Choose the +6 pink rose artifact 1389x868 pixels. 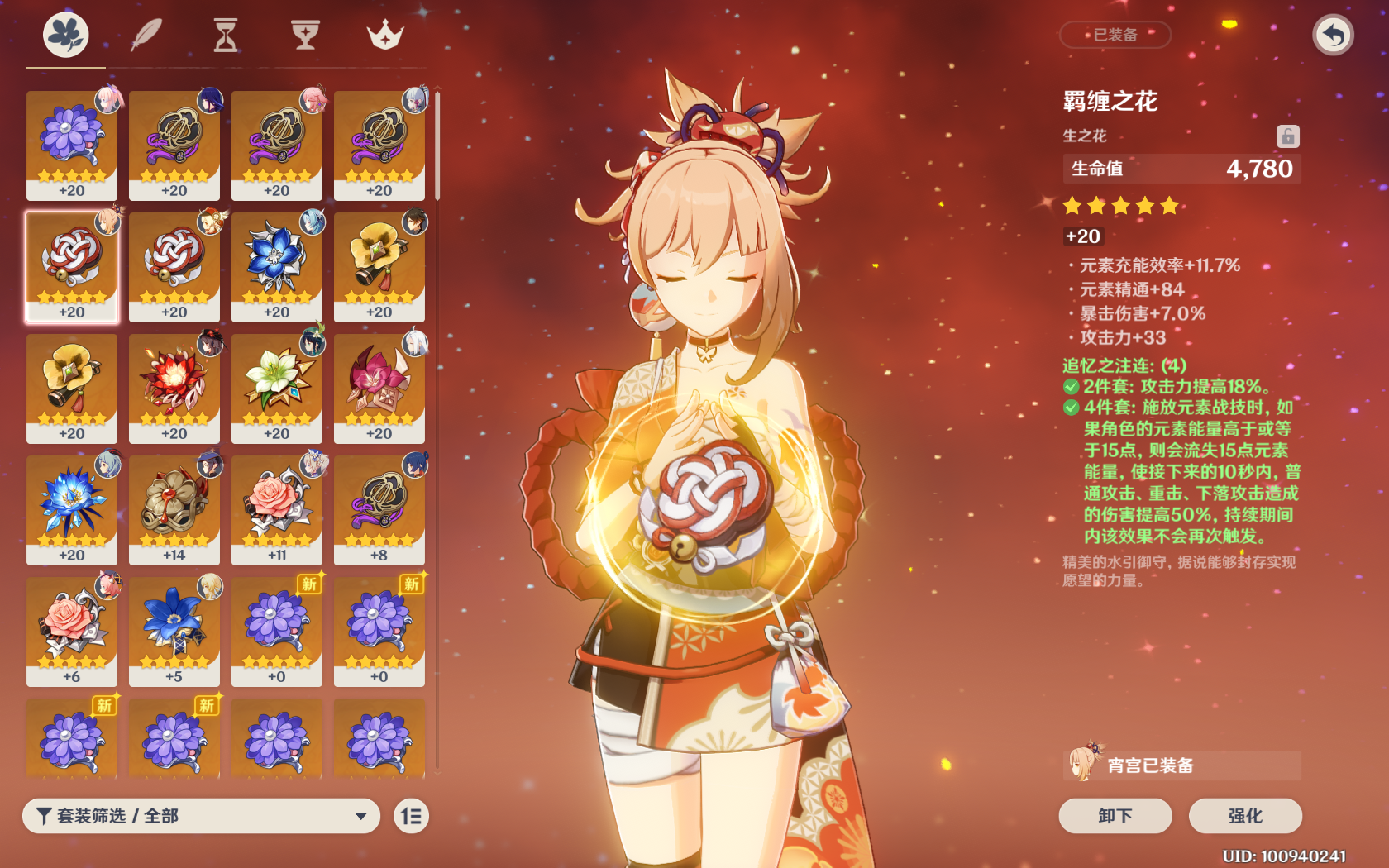tap(72, 631)
